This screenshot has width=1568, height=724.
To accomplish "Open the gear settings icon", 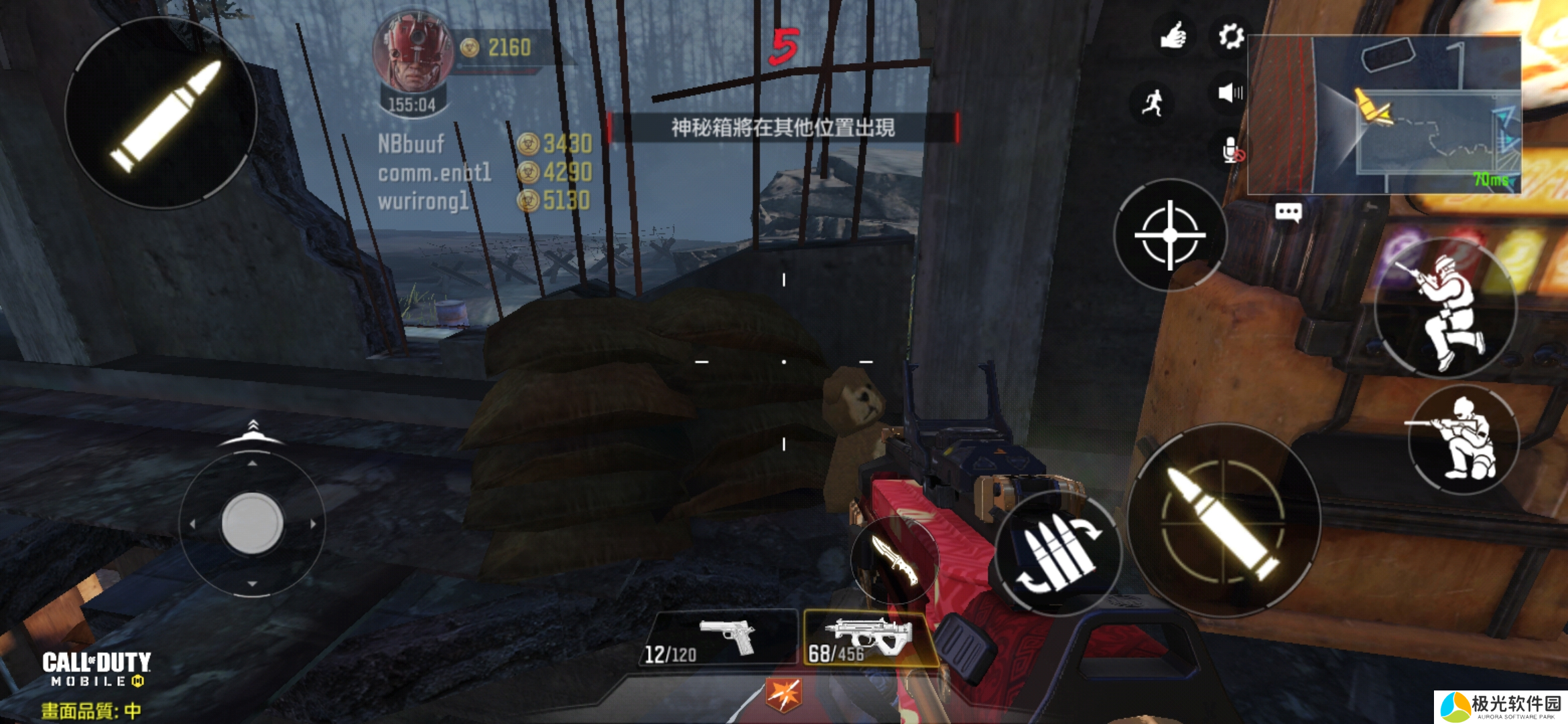I will pyautogui.click(x=1230, y=36).
